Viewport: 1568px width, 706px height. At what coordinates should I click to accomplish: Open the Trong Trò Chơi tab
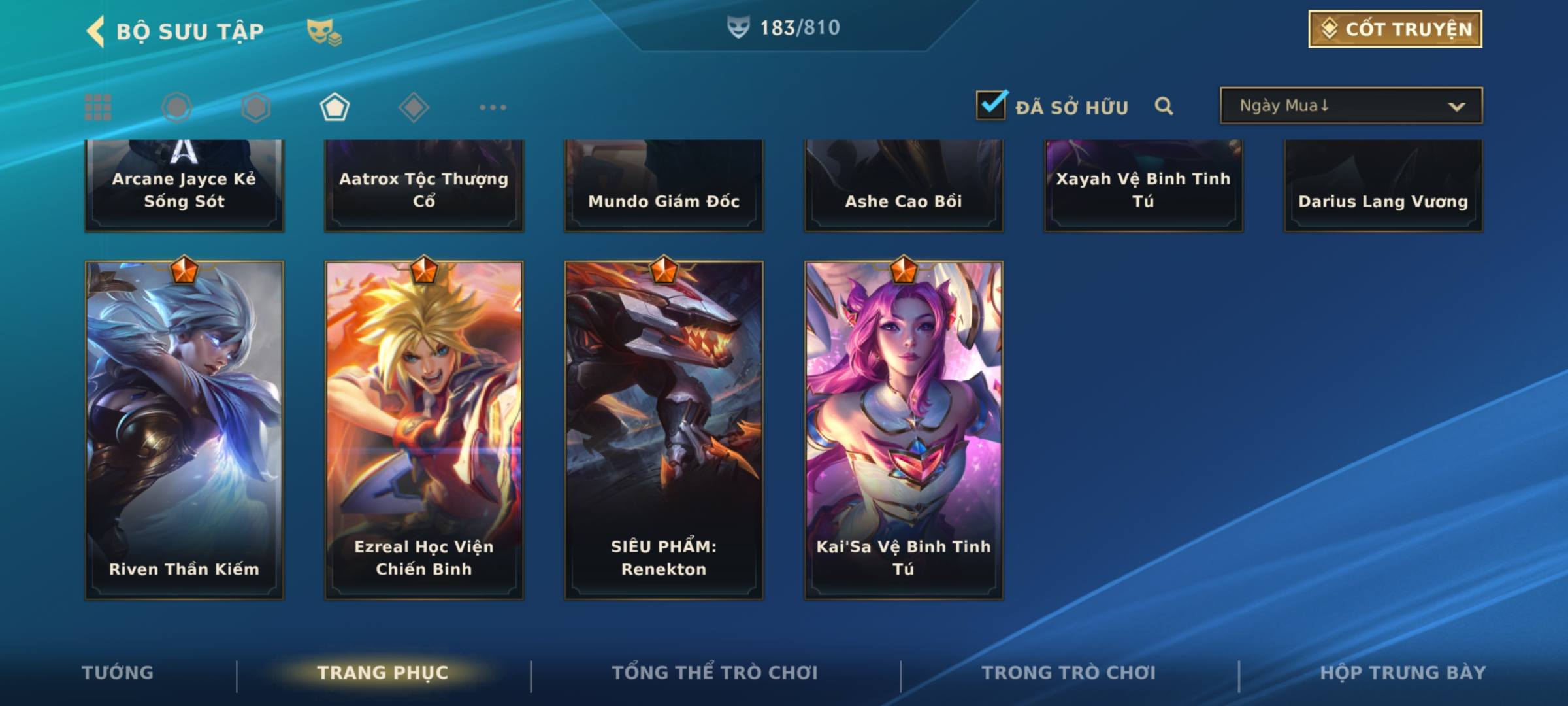tap(1069, 673)
